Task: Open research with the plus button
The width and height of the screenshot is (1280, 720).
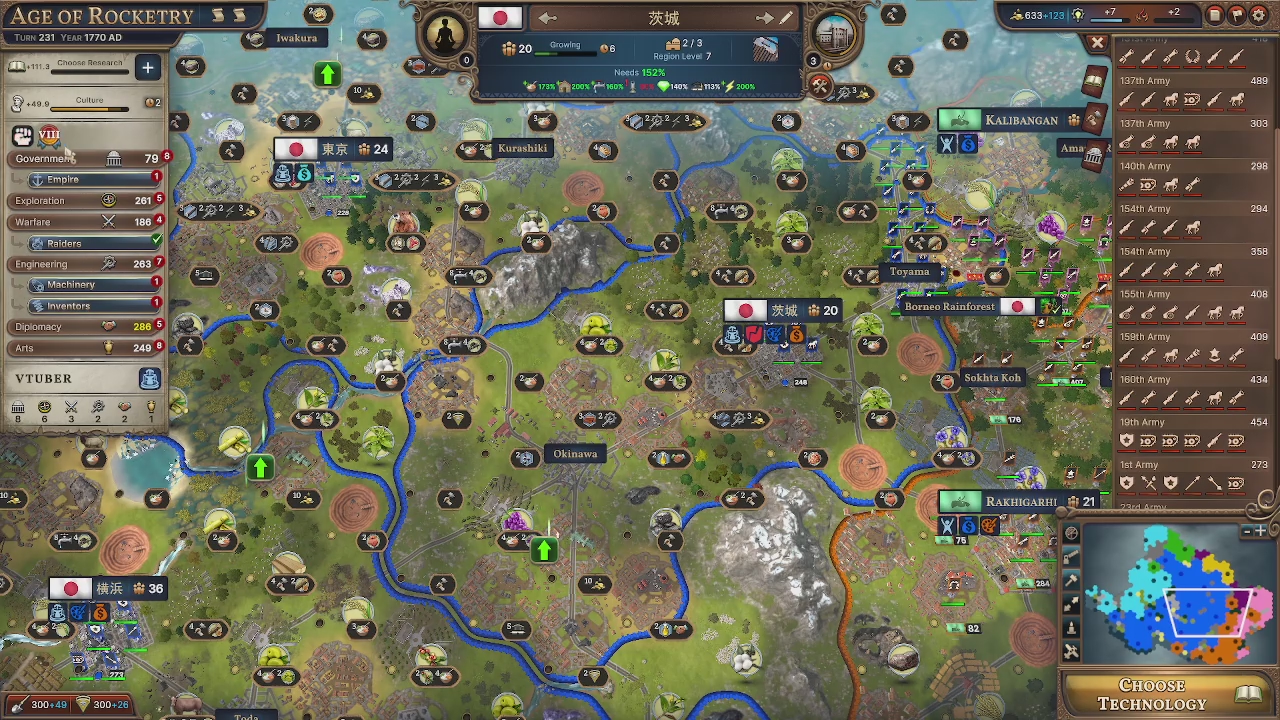Action: (147, 67)
